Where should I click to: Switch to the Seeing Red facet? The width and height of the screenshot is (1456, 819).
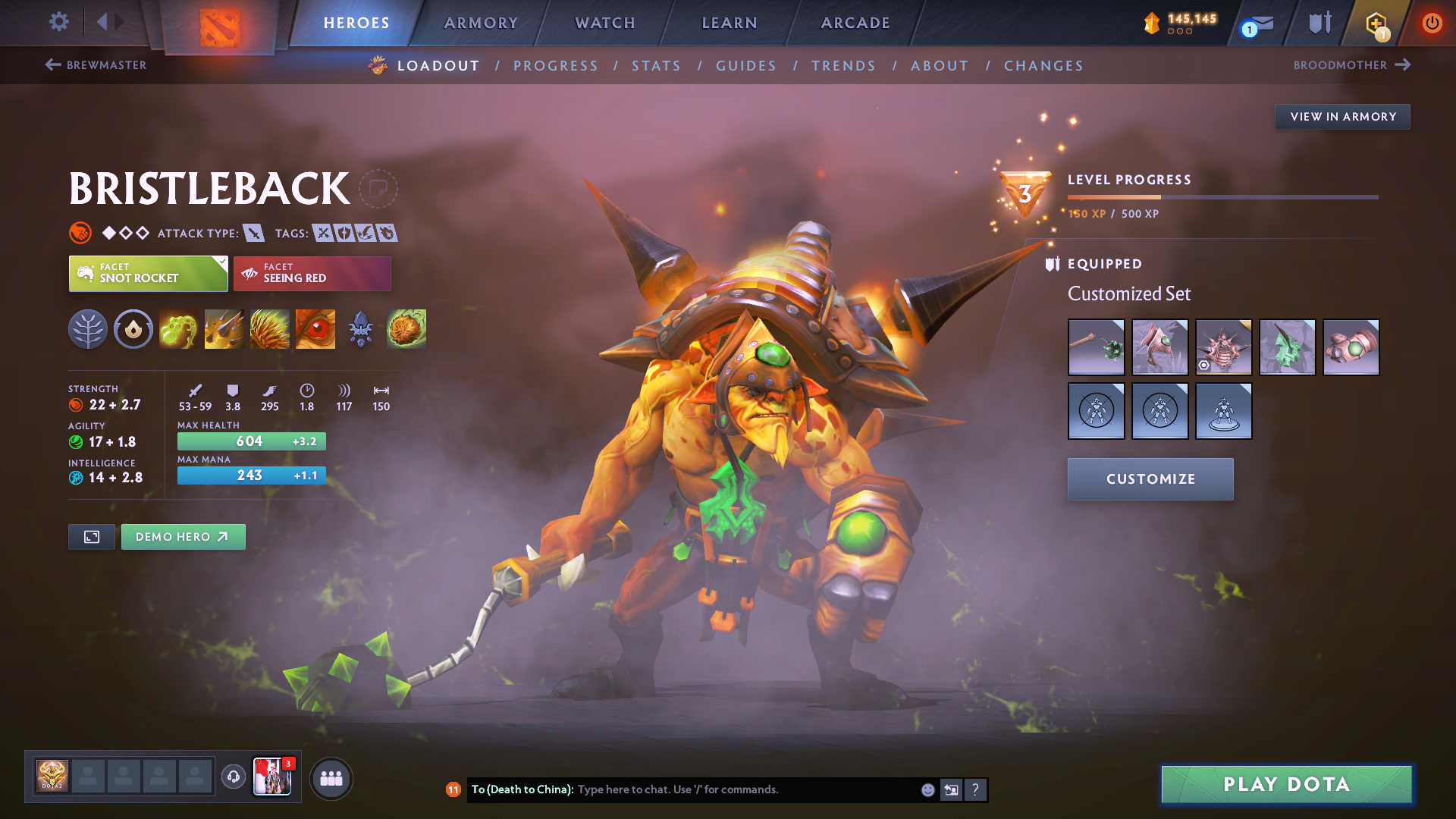[312, 273]
